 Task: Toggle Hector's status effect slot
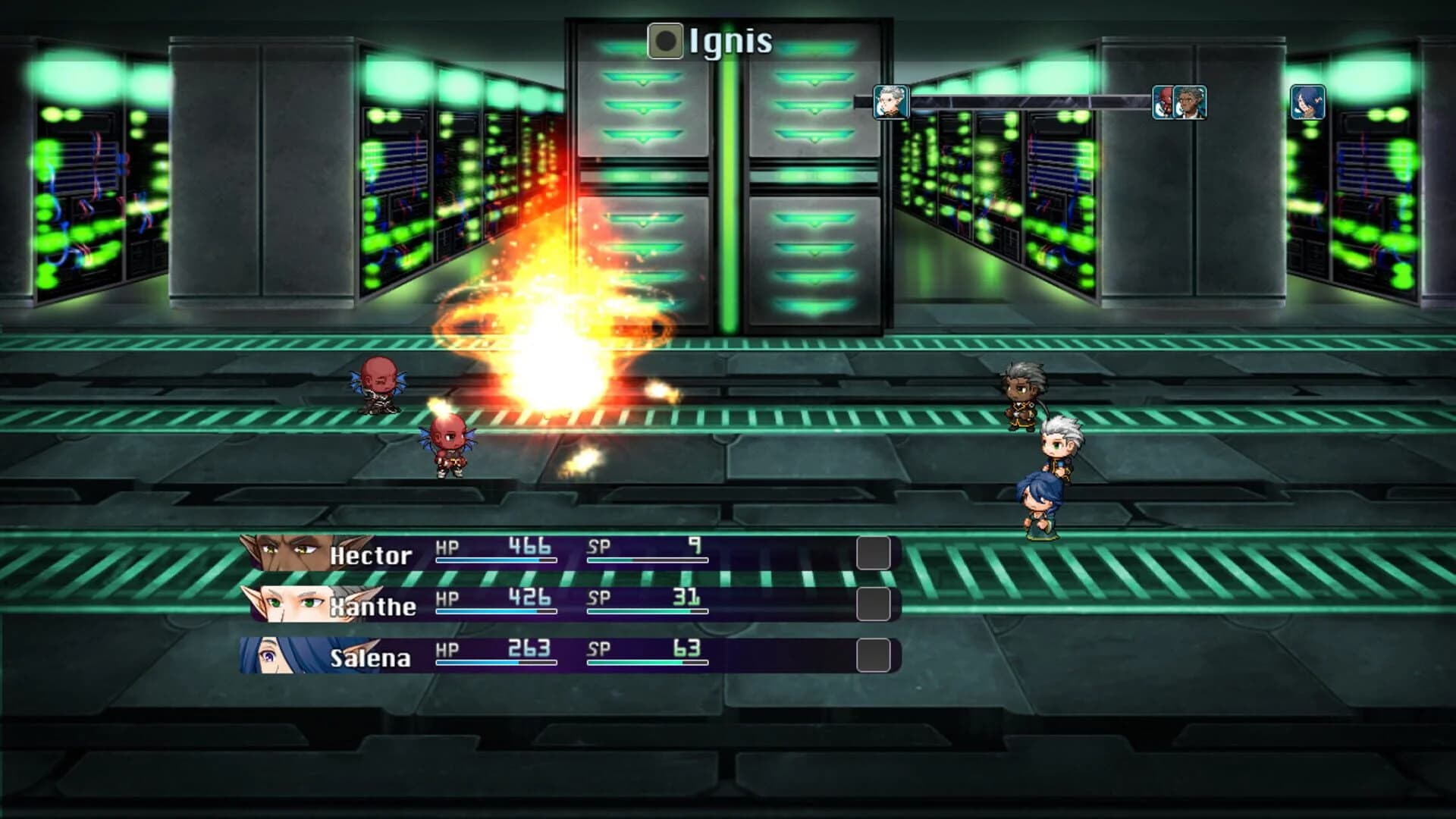(x=874, y=551)
